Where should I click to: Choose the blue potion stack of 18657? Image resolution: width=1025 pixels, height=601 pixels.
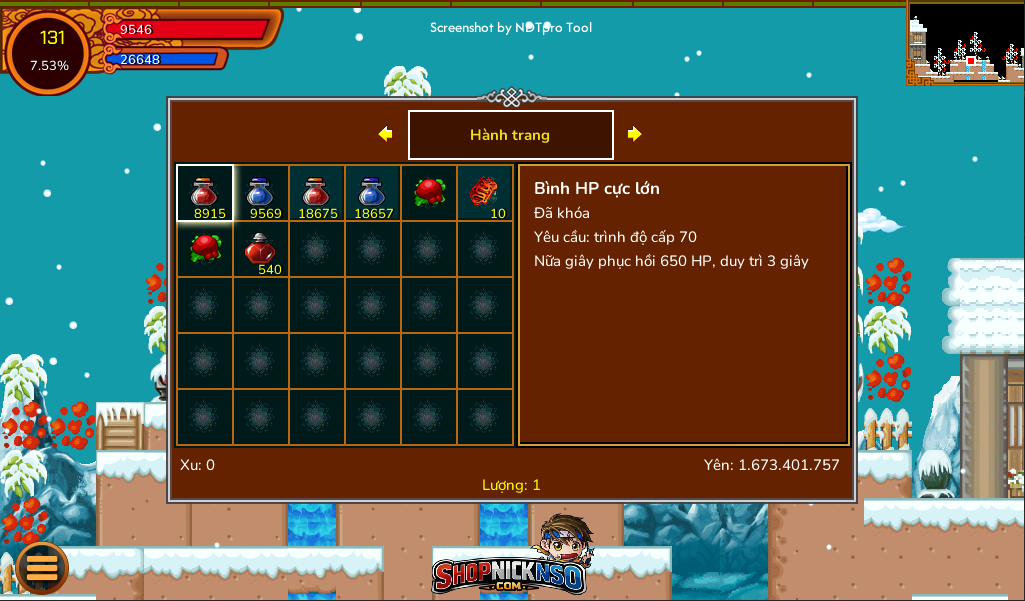(373, 193)
